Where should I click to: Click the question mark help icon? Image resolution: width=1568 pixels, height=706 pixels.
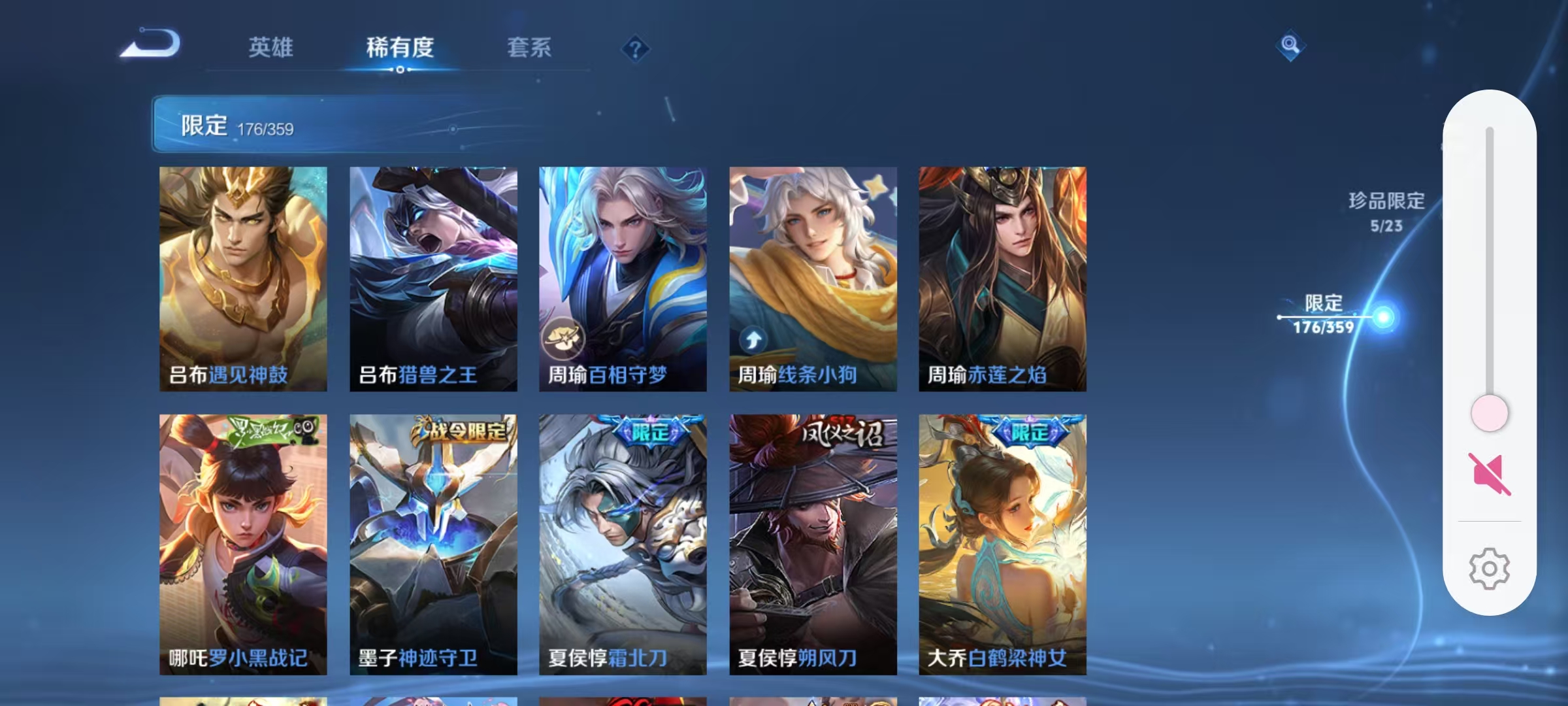point(635,49)
